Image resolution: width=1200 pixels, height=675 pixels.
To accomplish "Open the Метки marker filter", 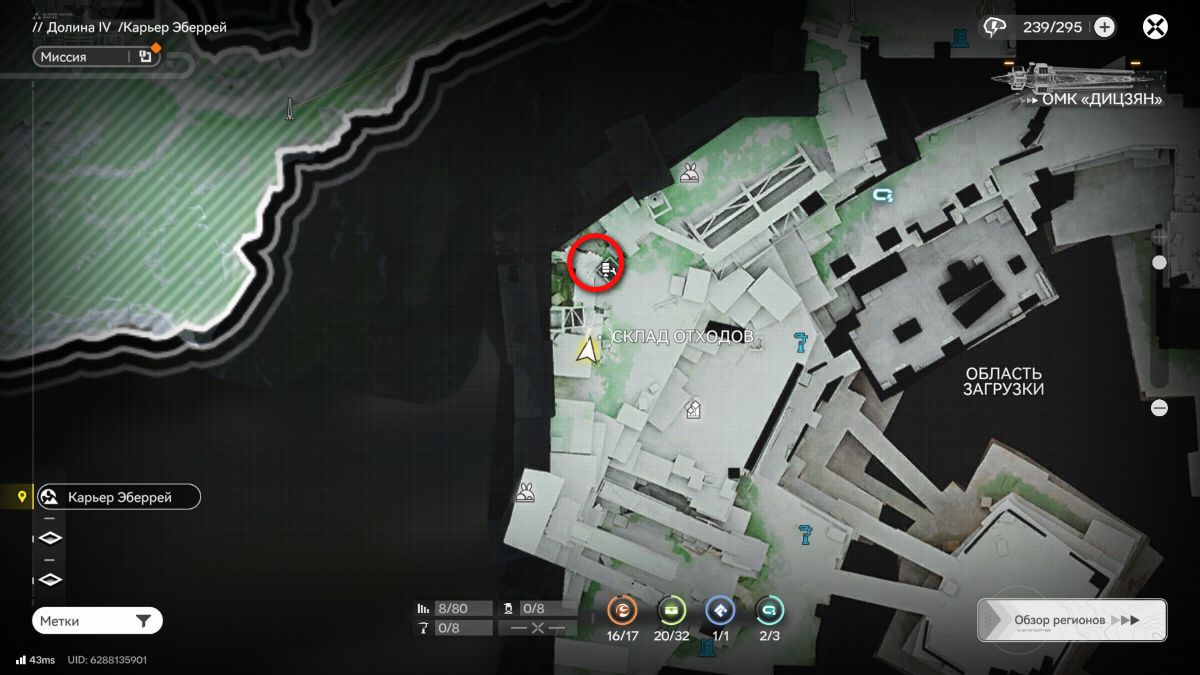I will pyautogui.click(x=96, y=621).
